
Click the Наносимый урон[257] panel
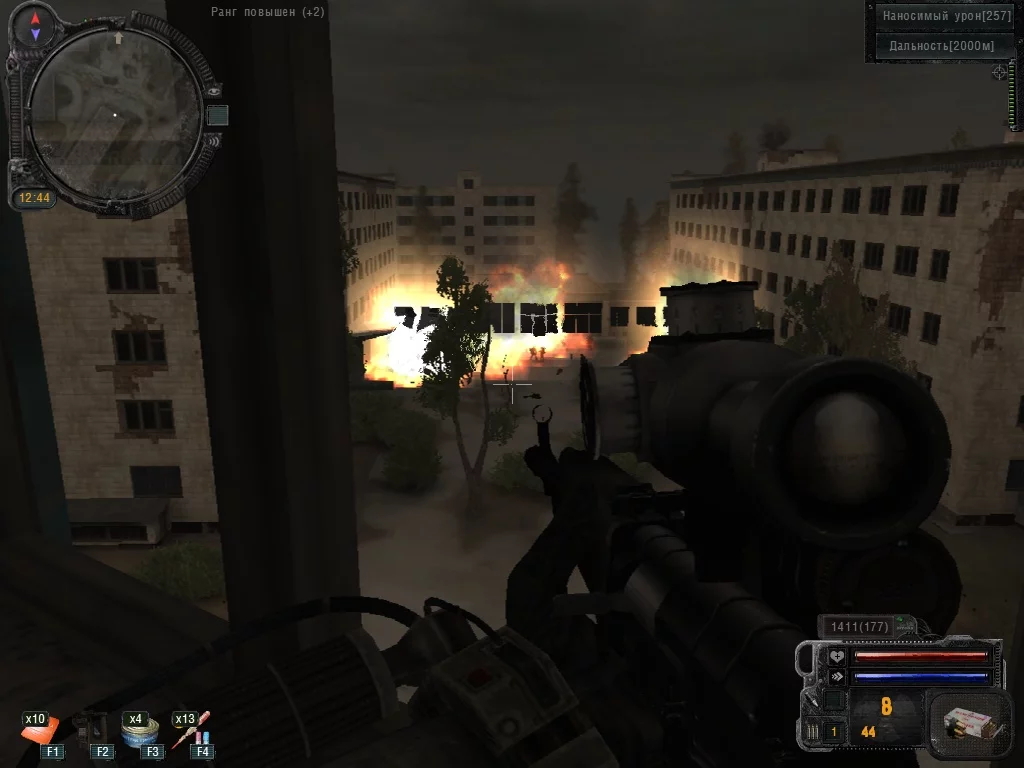point(942,16)
